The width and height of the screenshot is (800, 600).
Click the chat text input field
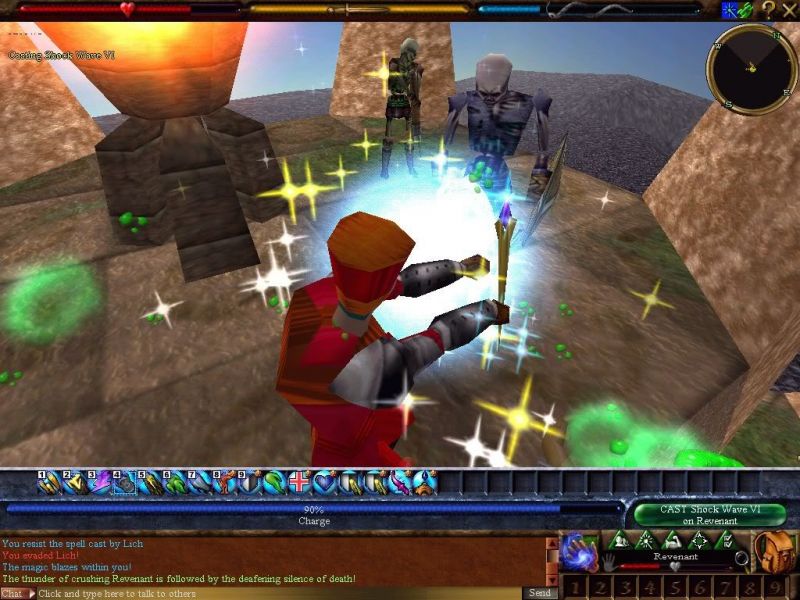pyautogui.click(x=280, y=593)
